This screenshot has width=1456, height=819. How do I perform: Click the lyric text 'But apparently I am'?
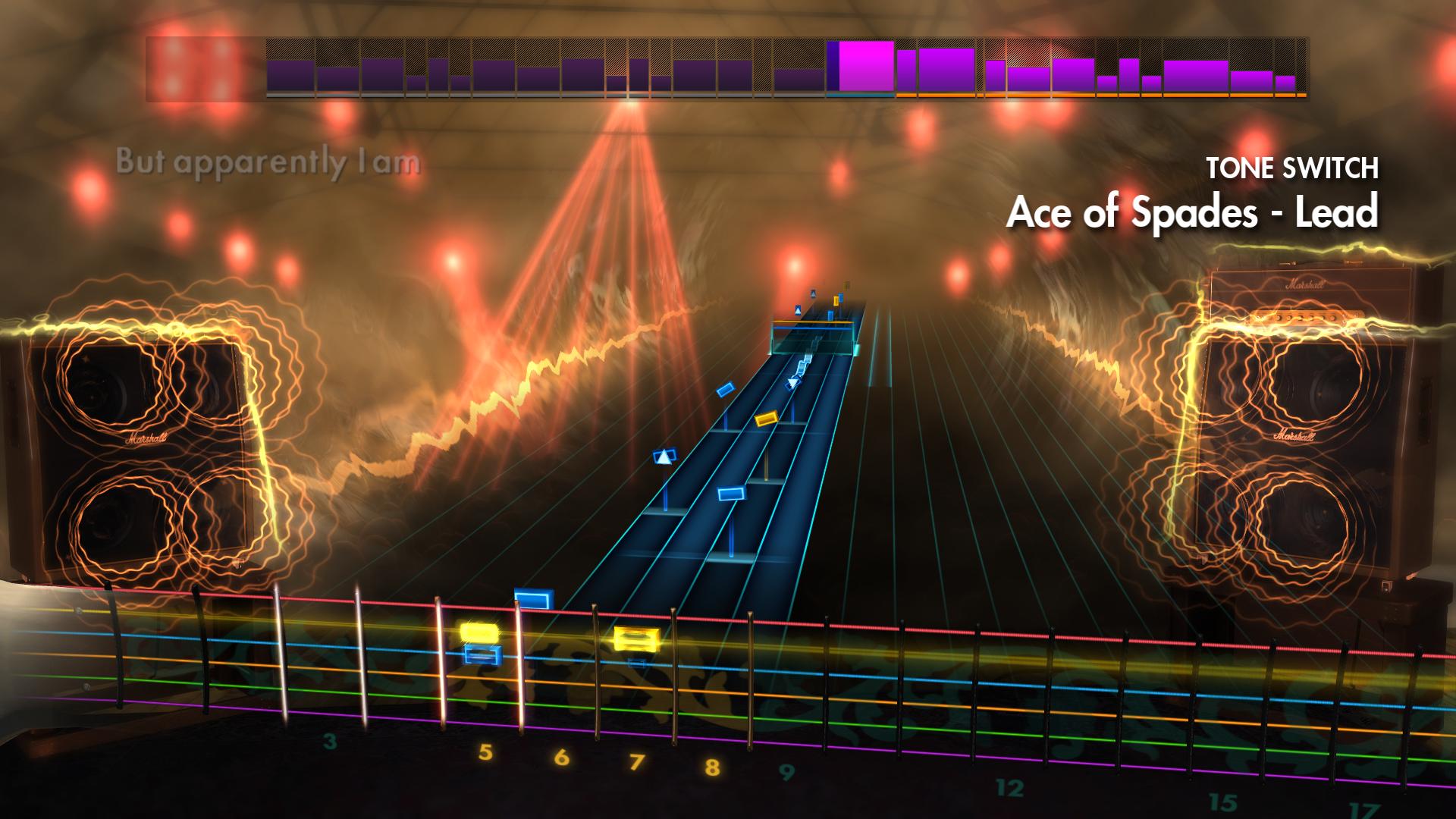(x=265, y=161)
